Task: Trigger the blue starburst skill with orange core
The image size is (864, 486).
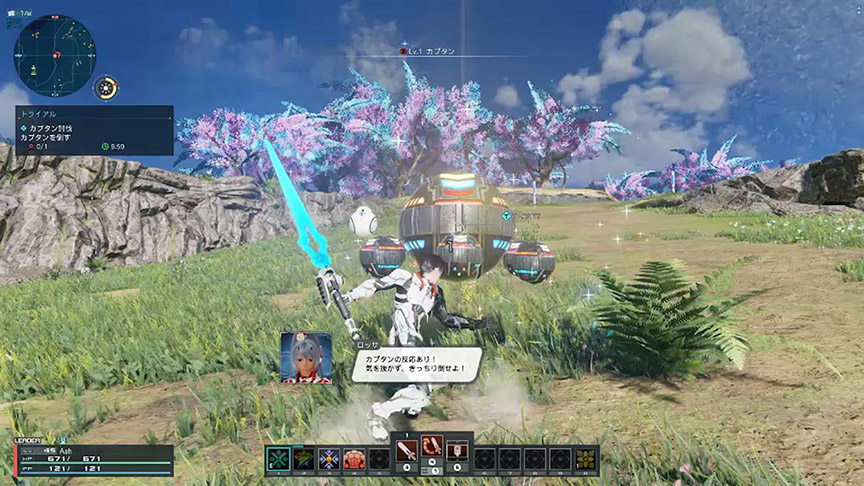Action: [329, 459]
